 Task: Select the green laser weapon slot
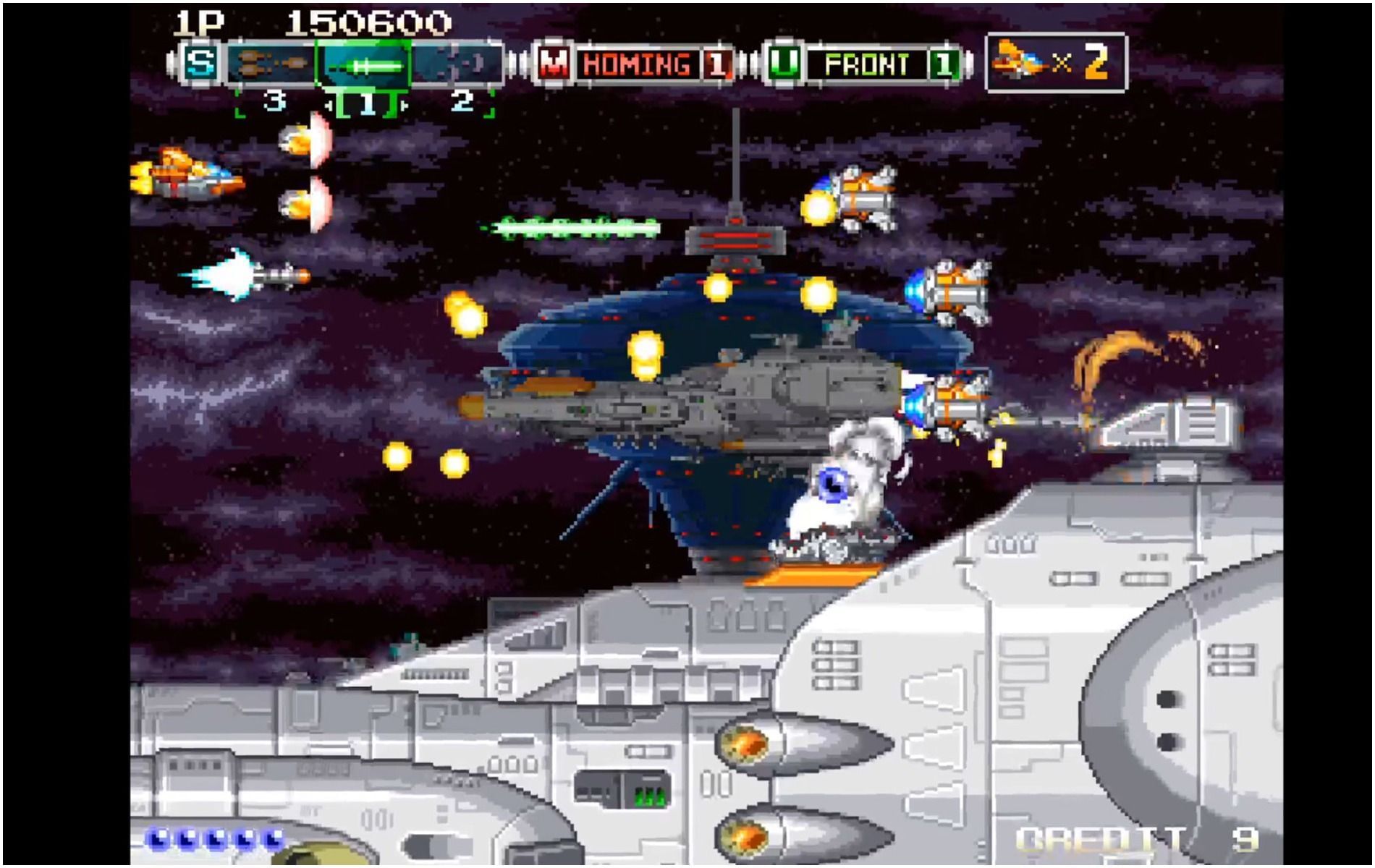pos(367,64)
